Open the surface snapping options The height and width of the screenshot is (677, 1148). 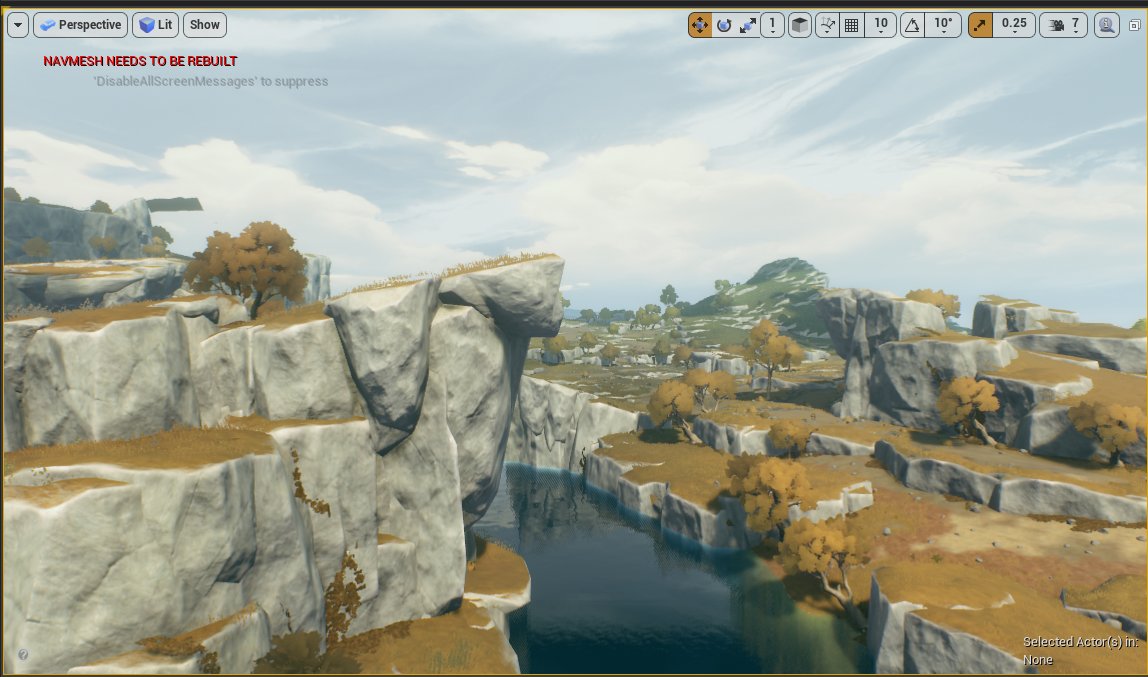tap(827, 25)
